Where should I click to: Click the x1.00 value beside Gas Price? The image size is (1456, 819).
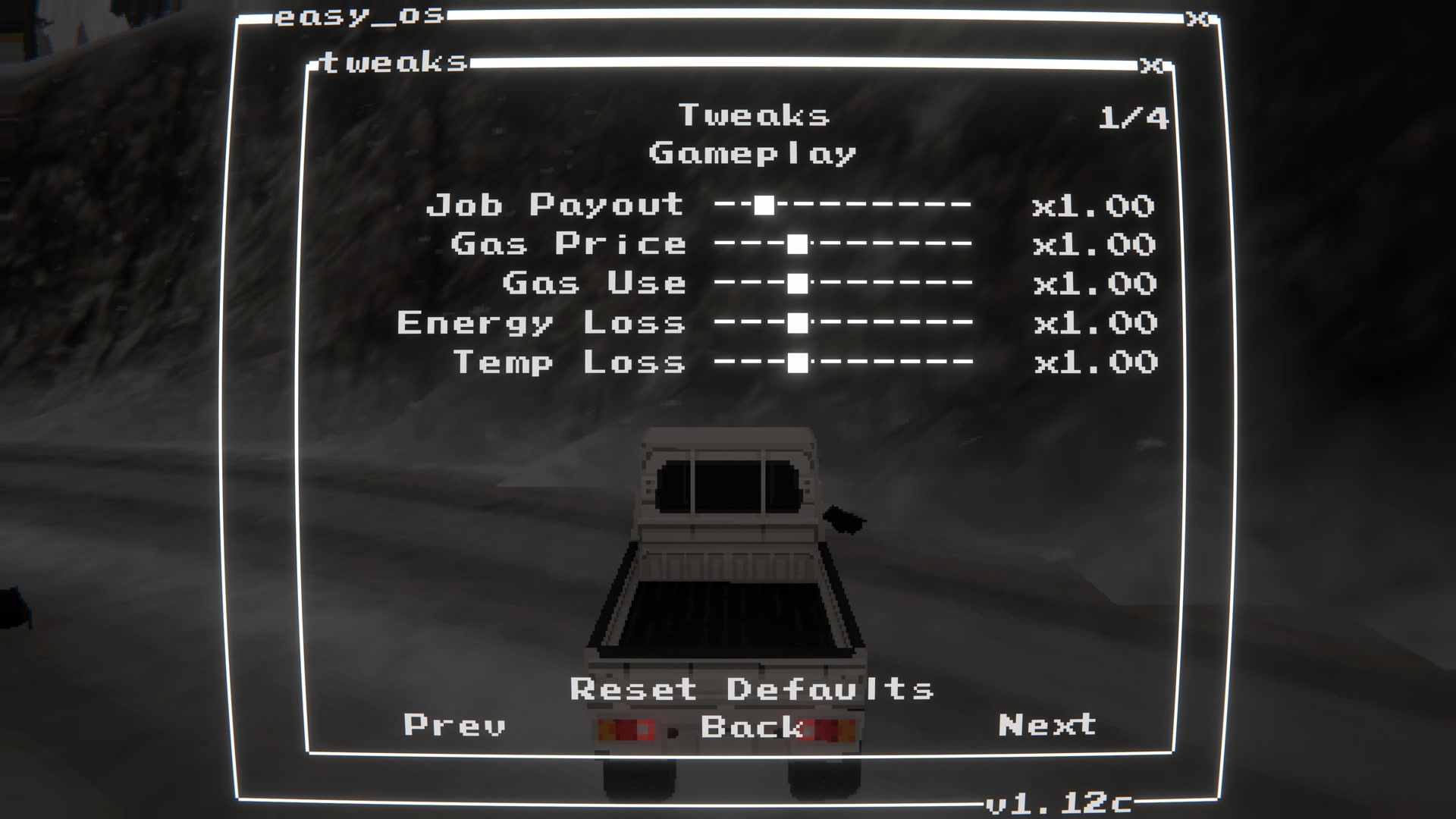[1094, 244]
